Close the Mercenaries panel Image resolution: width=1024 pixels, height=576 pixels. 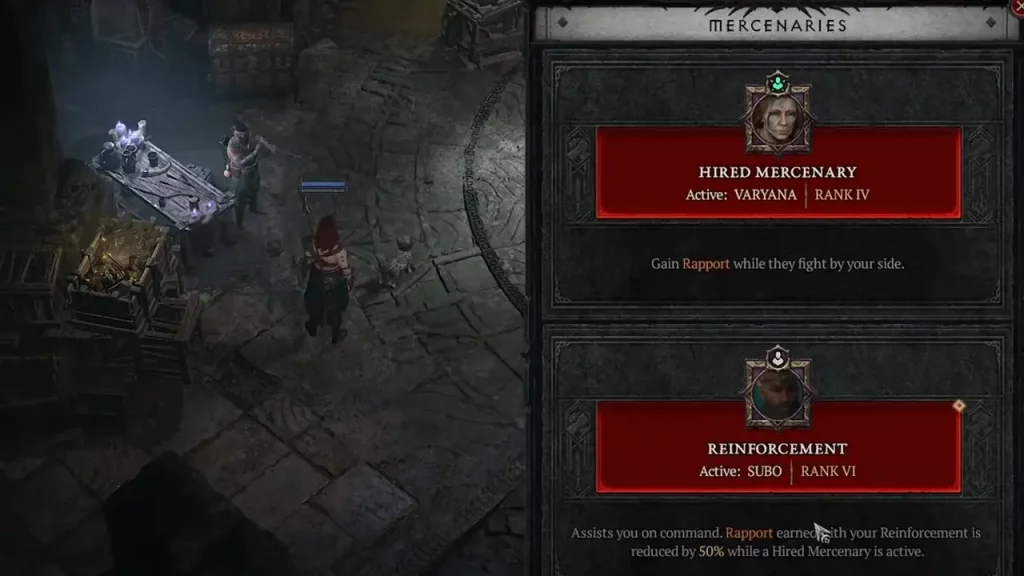(1018, 10)
